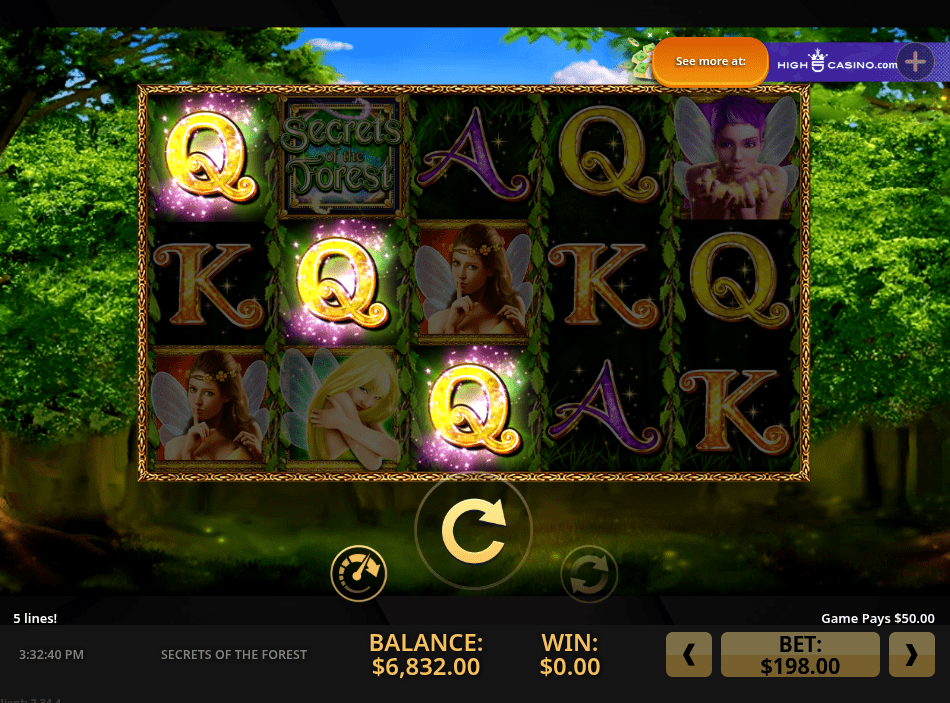
Task: Spin the reels with the gold arrow button
Action: pyautogui.click(x=473, y=530)
